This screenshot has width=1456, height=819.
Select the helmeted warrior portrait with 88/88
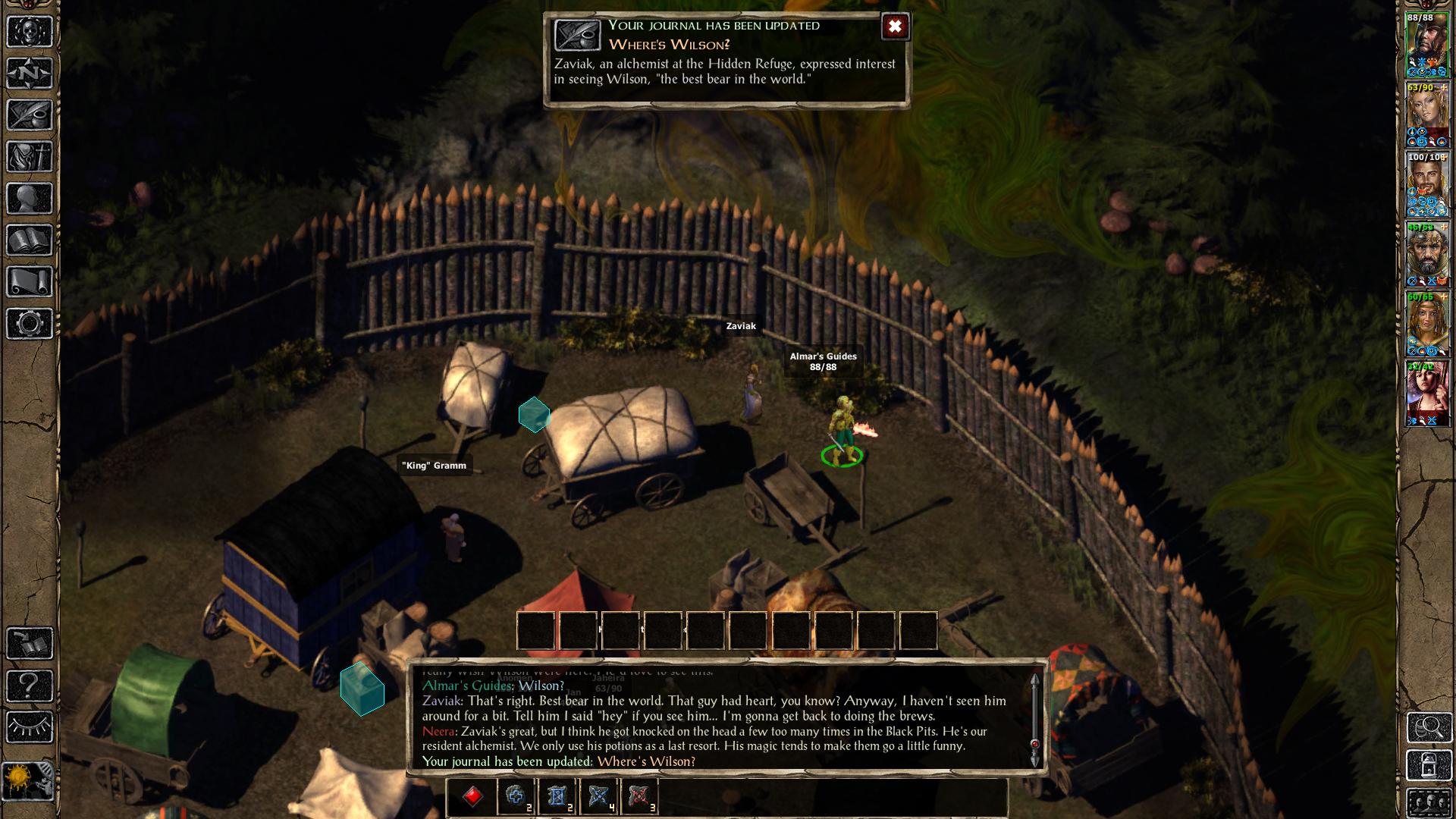1427,45
